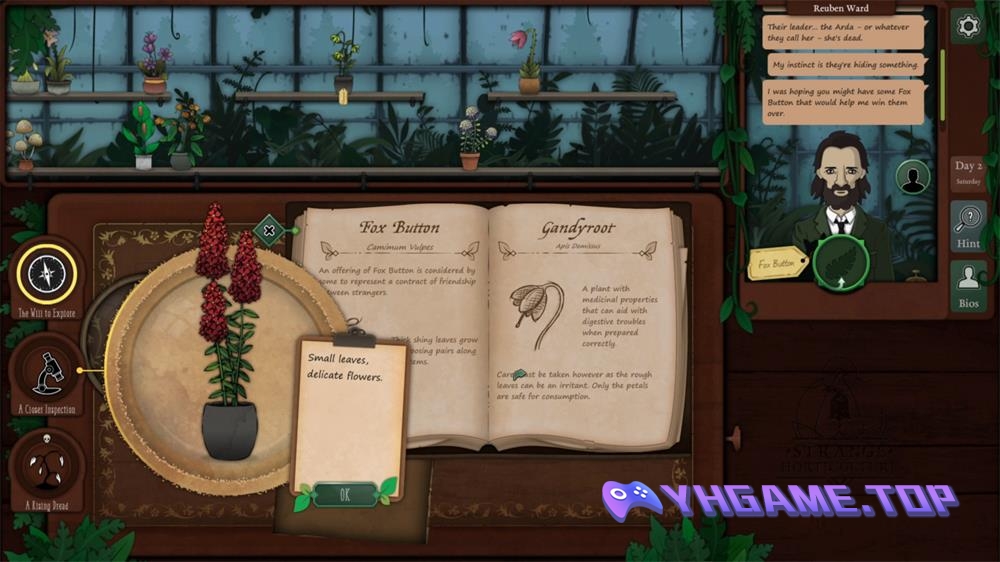The width and height of the screenshot is (1000, 562).
Task: Open the customer portrait silhouette icon
Action: pyautogui.click(x=912, y=177)
